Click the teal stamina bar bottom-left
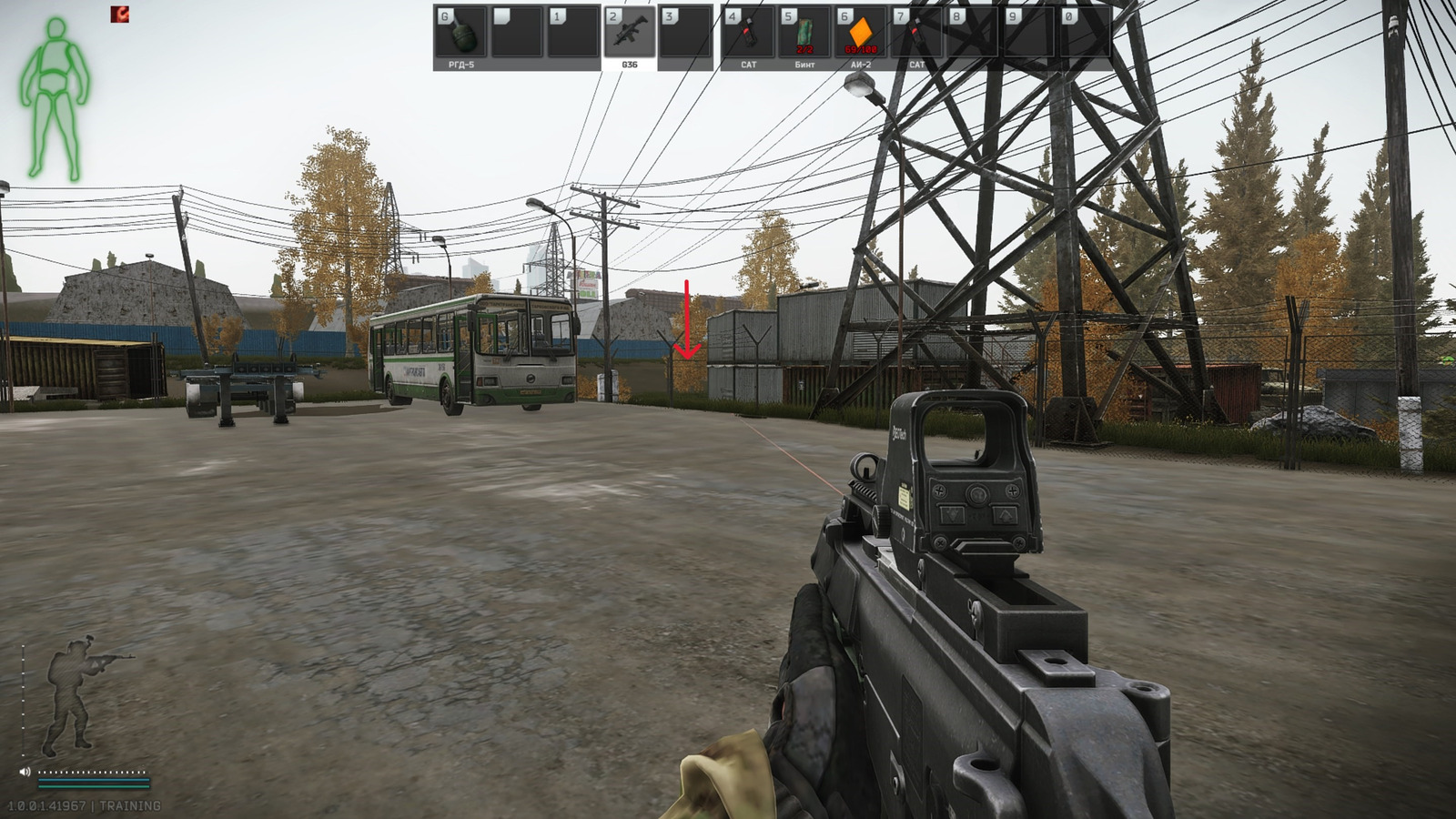This screenshot has width=1456, height=819. 94,785
